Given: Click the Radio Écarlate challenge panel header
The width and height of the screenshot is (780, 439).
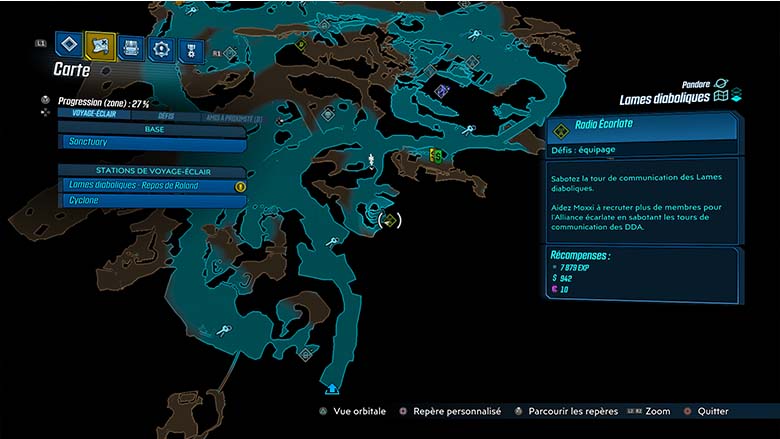Looking at the screenshot, I should tap(642, 126).
